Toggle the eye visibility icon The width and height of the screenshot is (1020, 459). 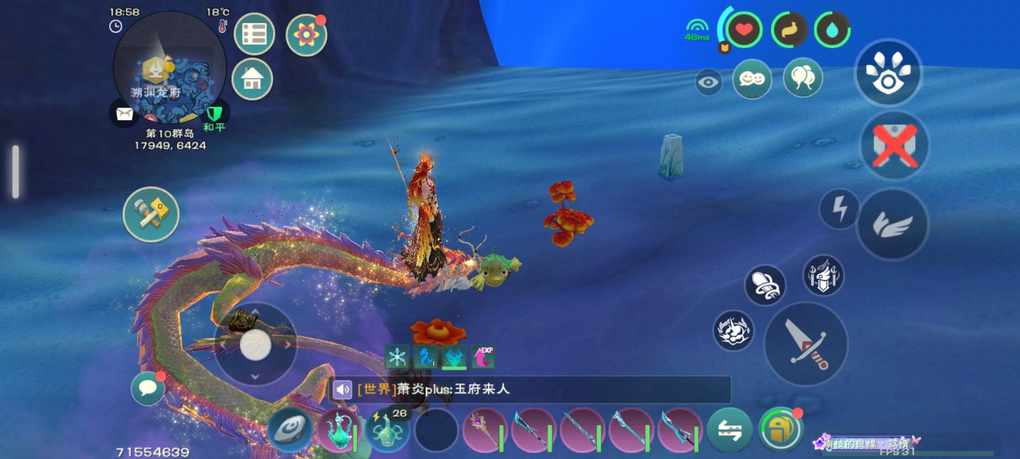pos(709,83)
